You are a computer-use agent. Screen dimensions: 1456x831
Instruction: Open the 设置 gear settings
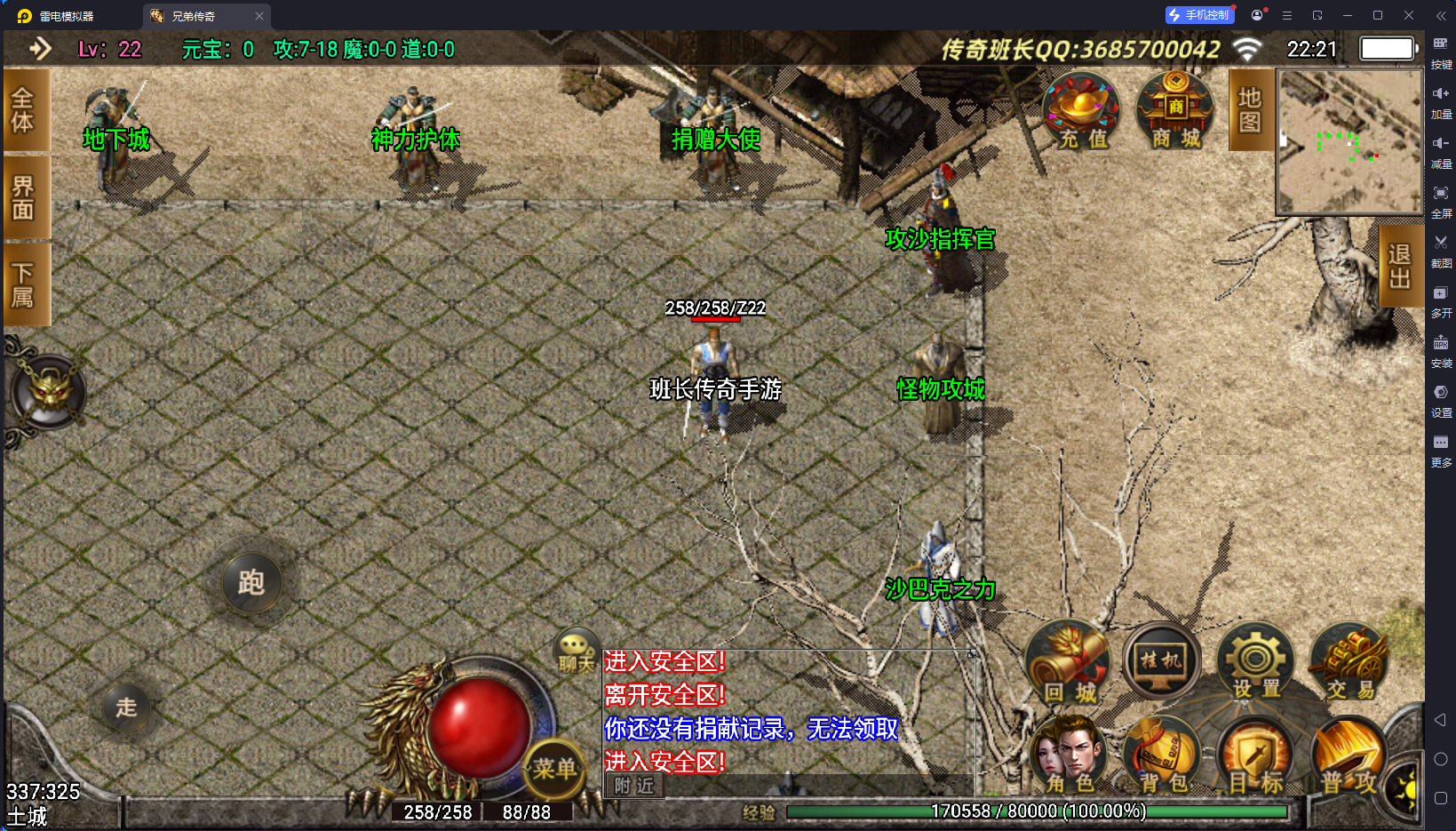[x=1255, y=664]
